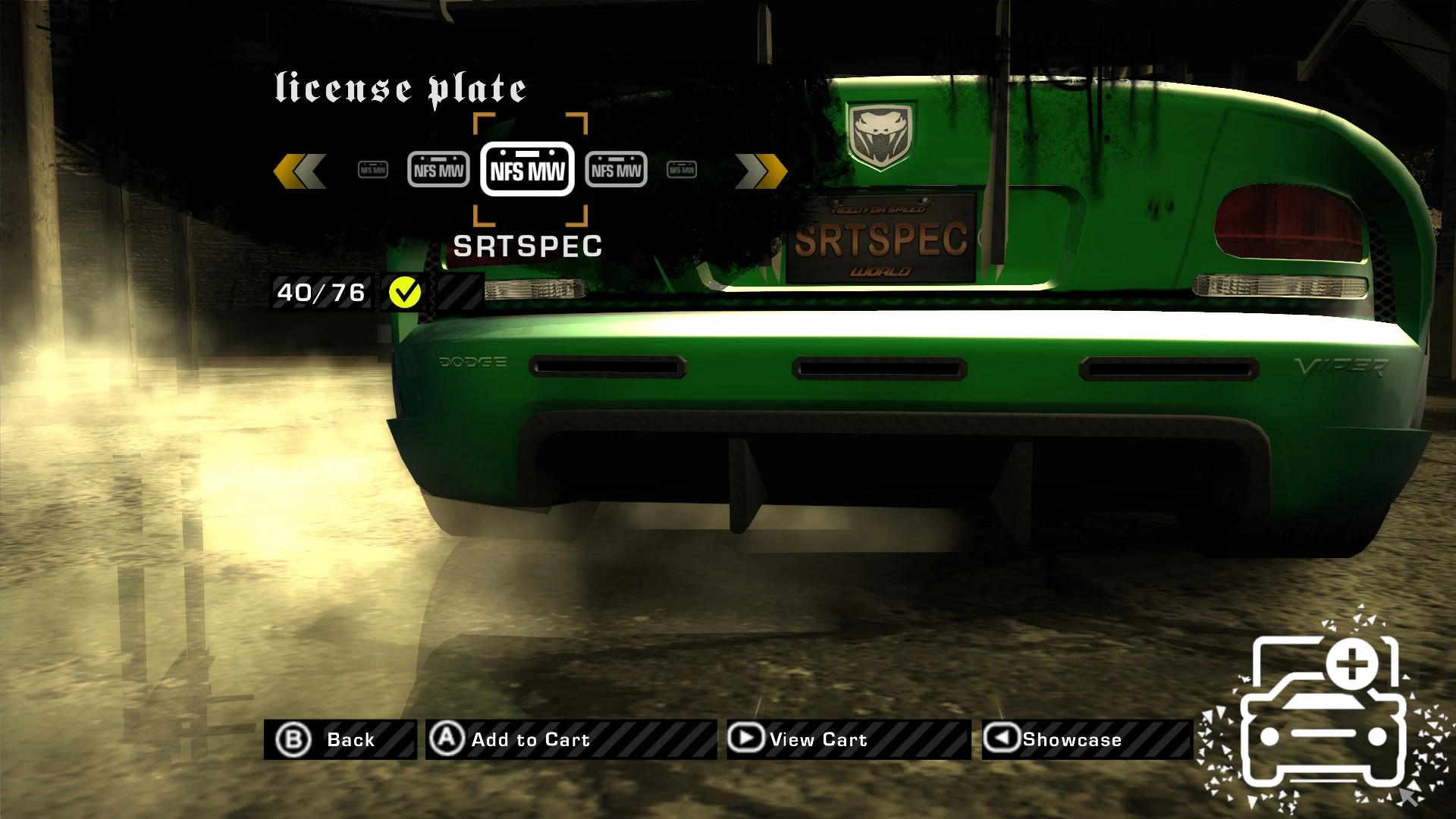Screen dimensions: 1456x819
Task: Click the View Cart play-button icon
Action: tap(746, 739)
